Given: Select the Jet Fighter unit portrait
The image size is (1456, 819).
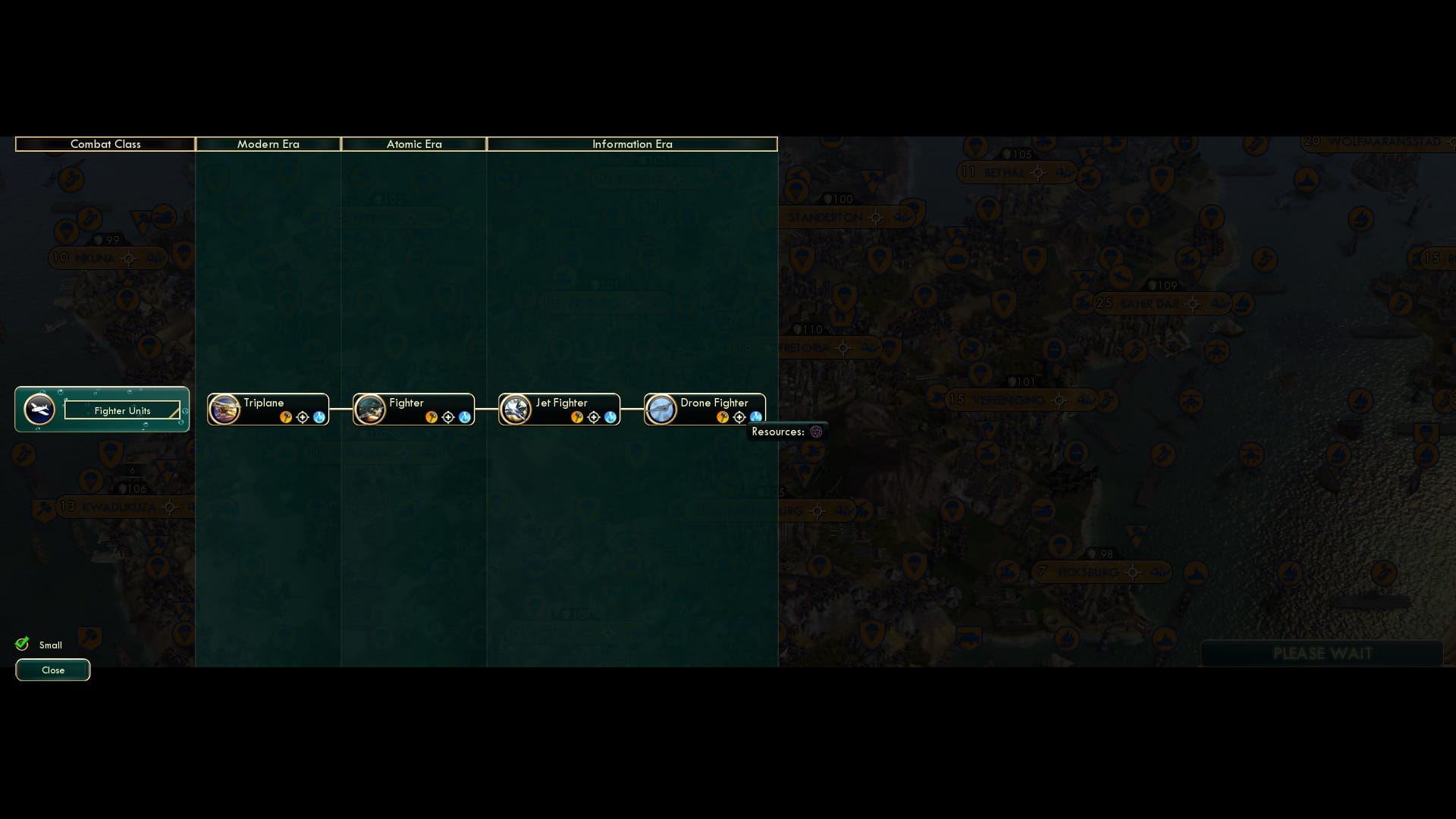Looking at the screenshot, I should point(516,409).
